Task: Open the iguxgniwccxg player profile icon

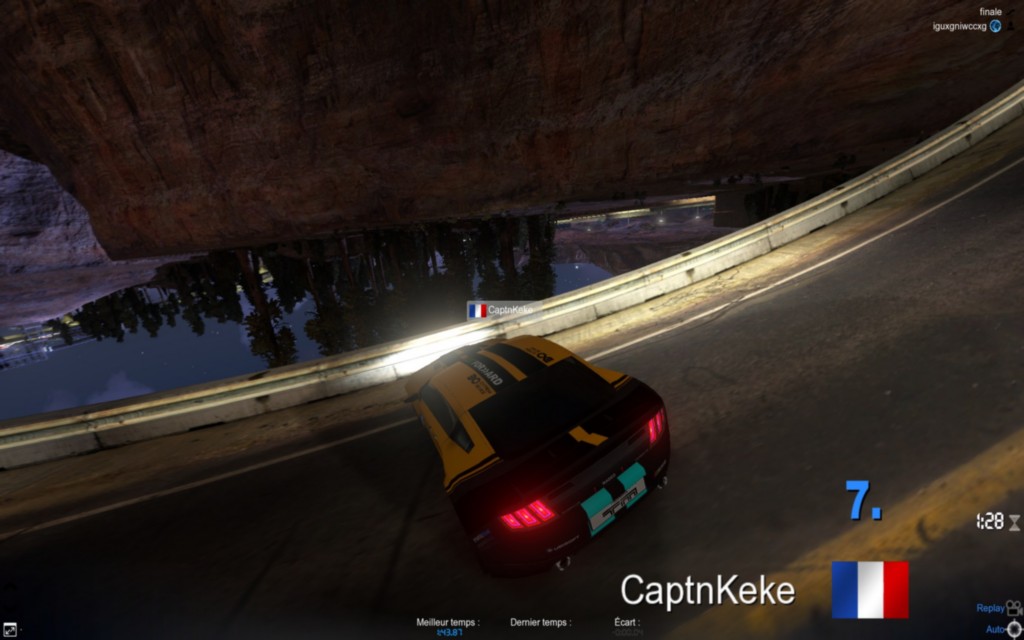Action: (996, 26)
